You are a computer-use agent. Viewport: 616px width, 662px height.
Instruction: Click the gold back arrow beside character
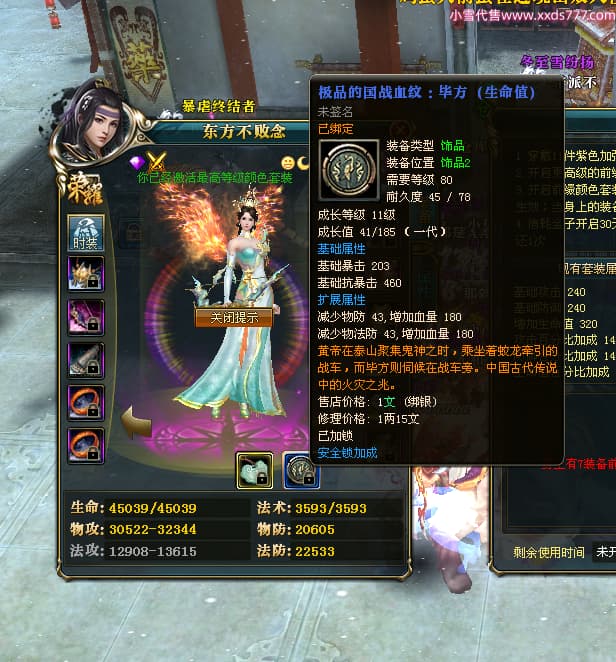(x=135, y=421)
